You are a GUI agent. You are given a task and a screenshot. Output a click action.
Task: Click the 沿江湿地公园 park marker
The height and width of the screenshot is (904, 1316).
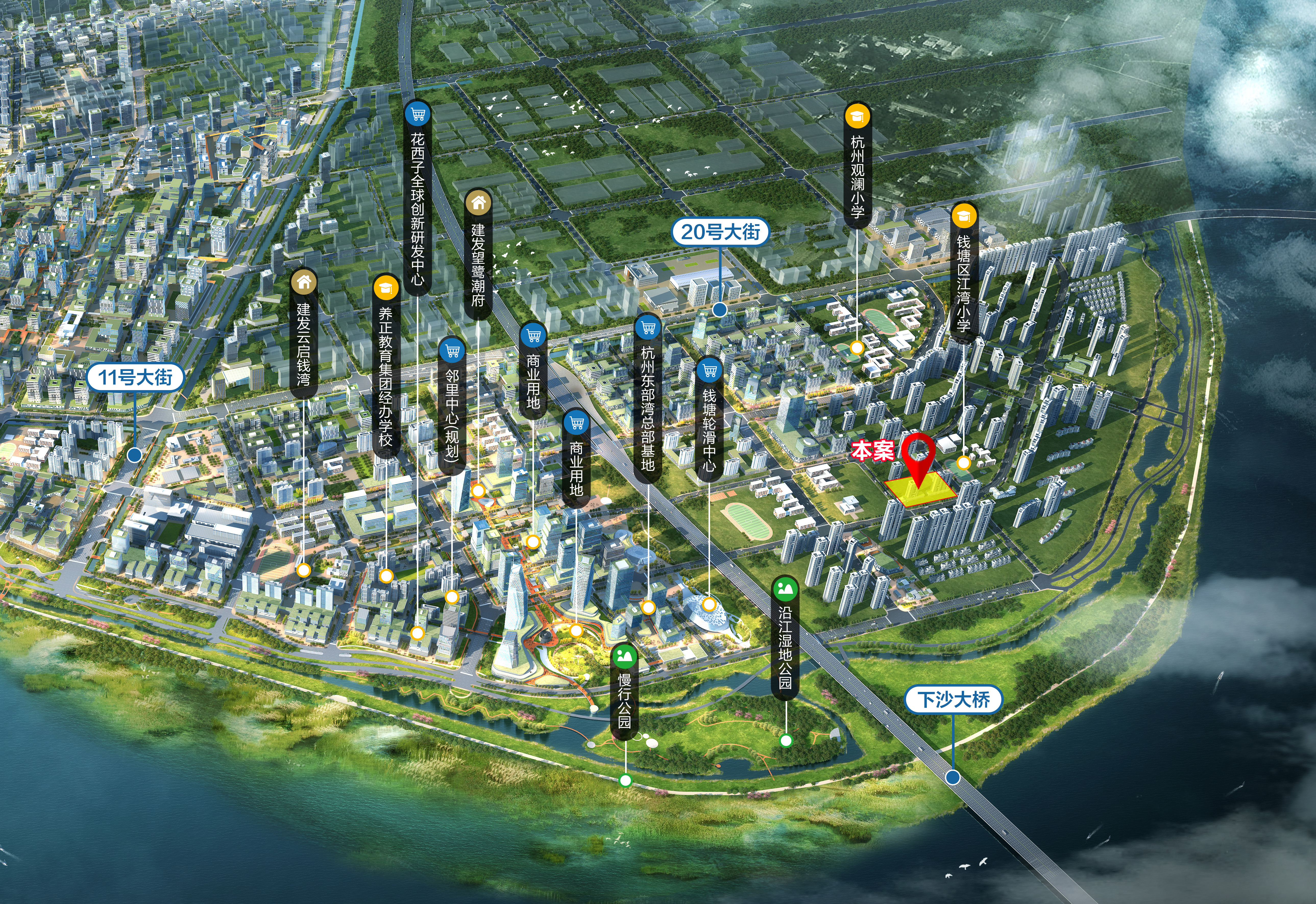tap(785, 637)
